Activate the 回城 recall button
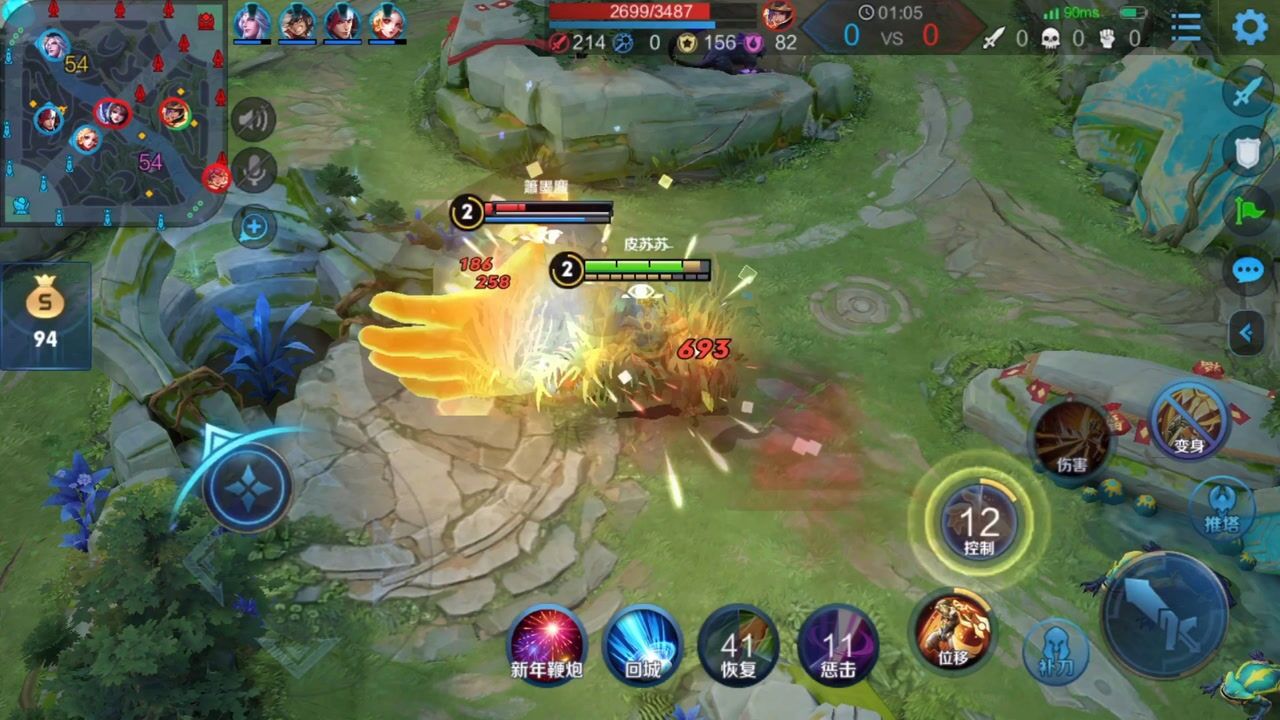1280x720 pixels. pyautogui.click(x=643, y=643)
